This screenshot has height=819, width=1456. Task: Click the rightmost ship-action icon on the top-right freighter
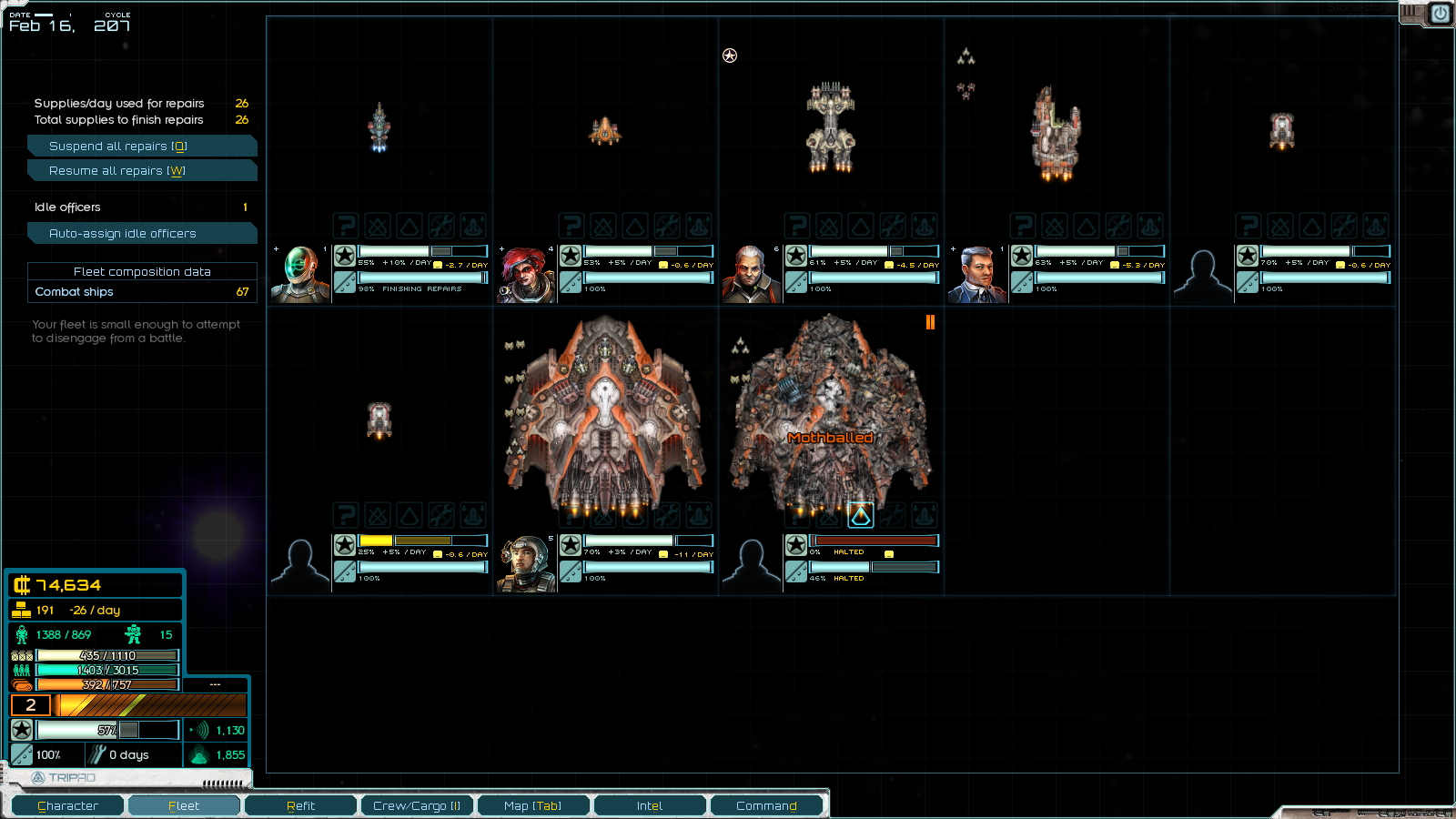1377,226
